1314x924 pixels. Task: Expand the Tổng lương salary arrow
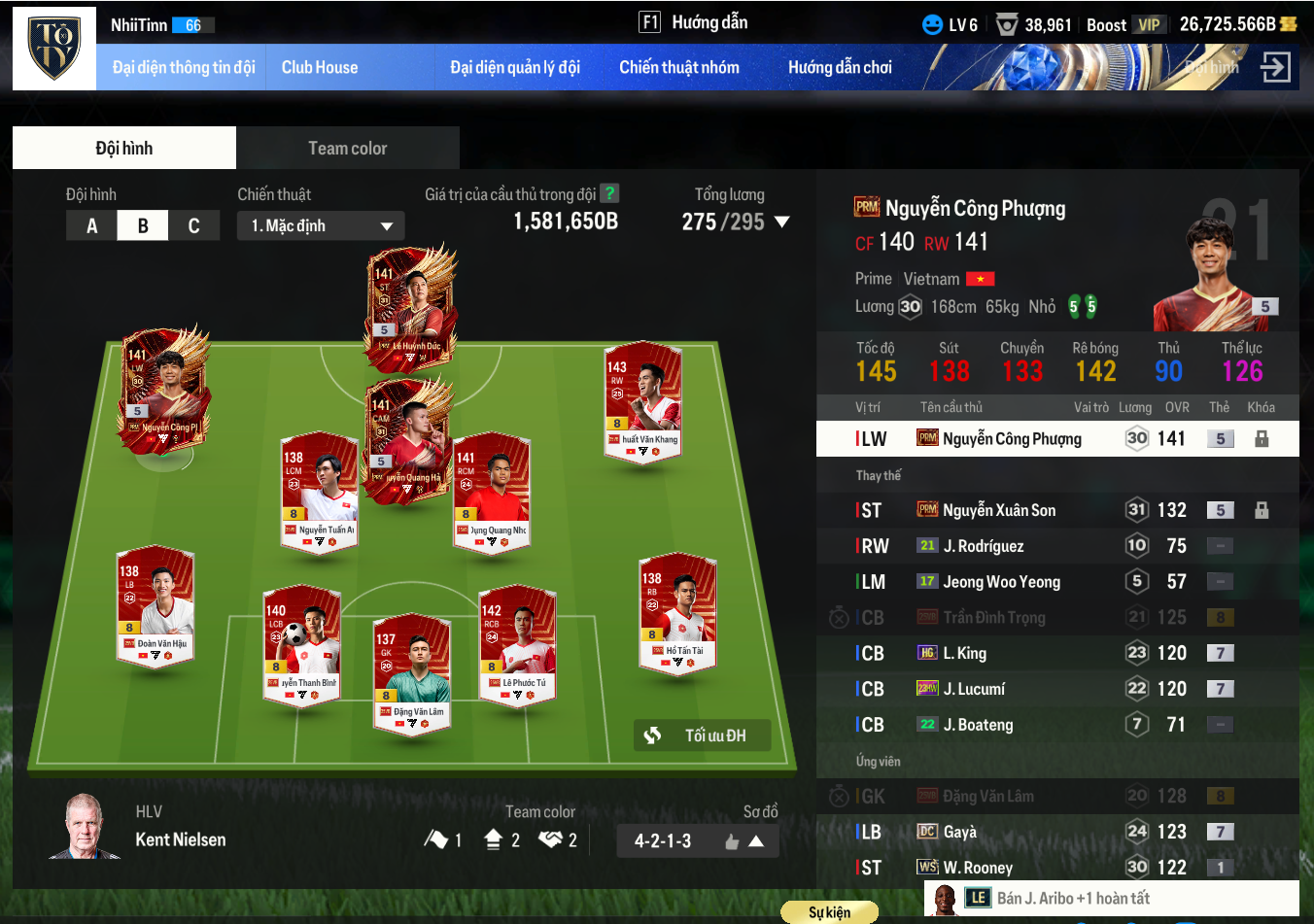(x=781, y=222)
